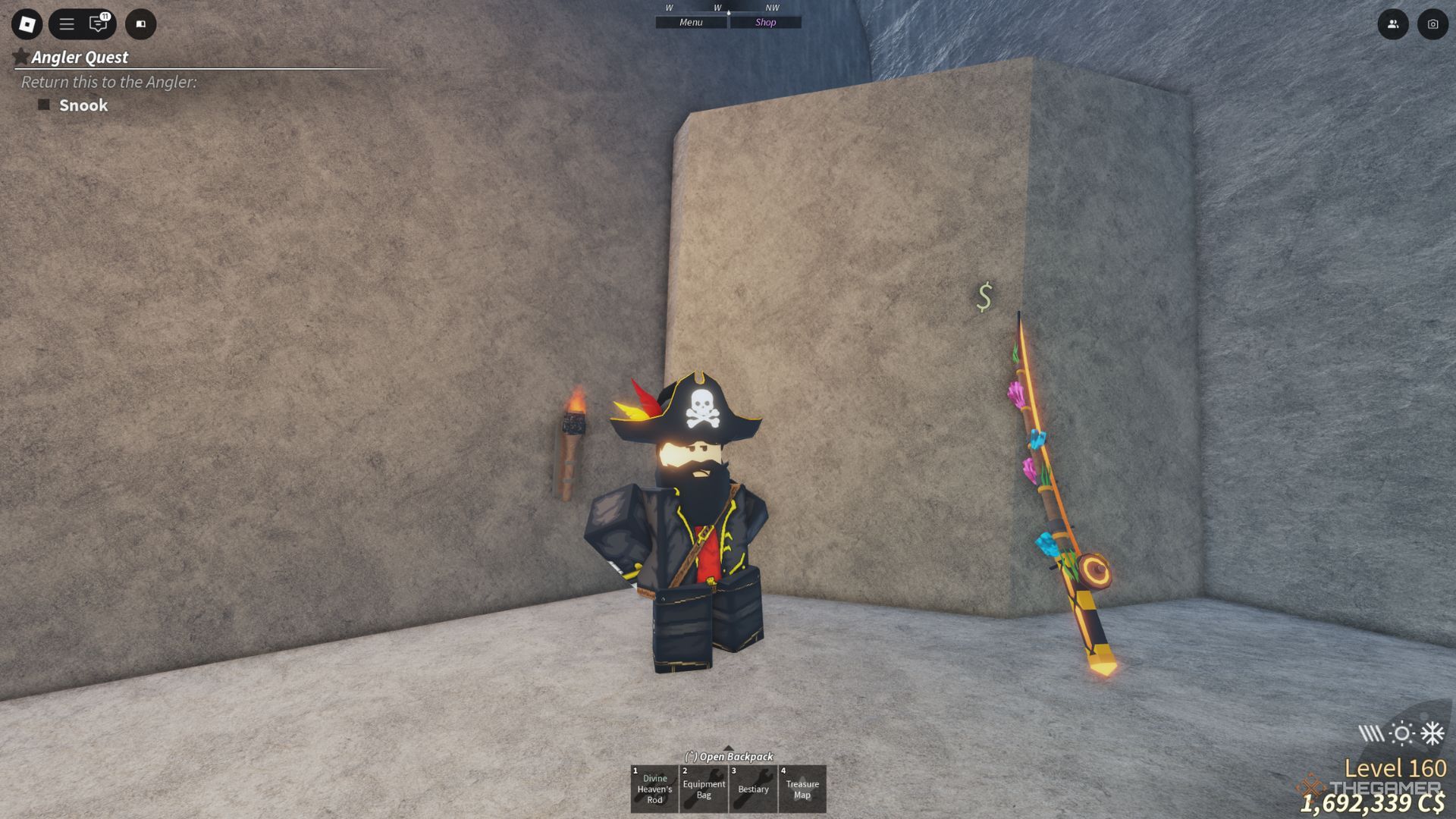Open the Shop button
1456x819 pixels.
(765, 23)
